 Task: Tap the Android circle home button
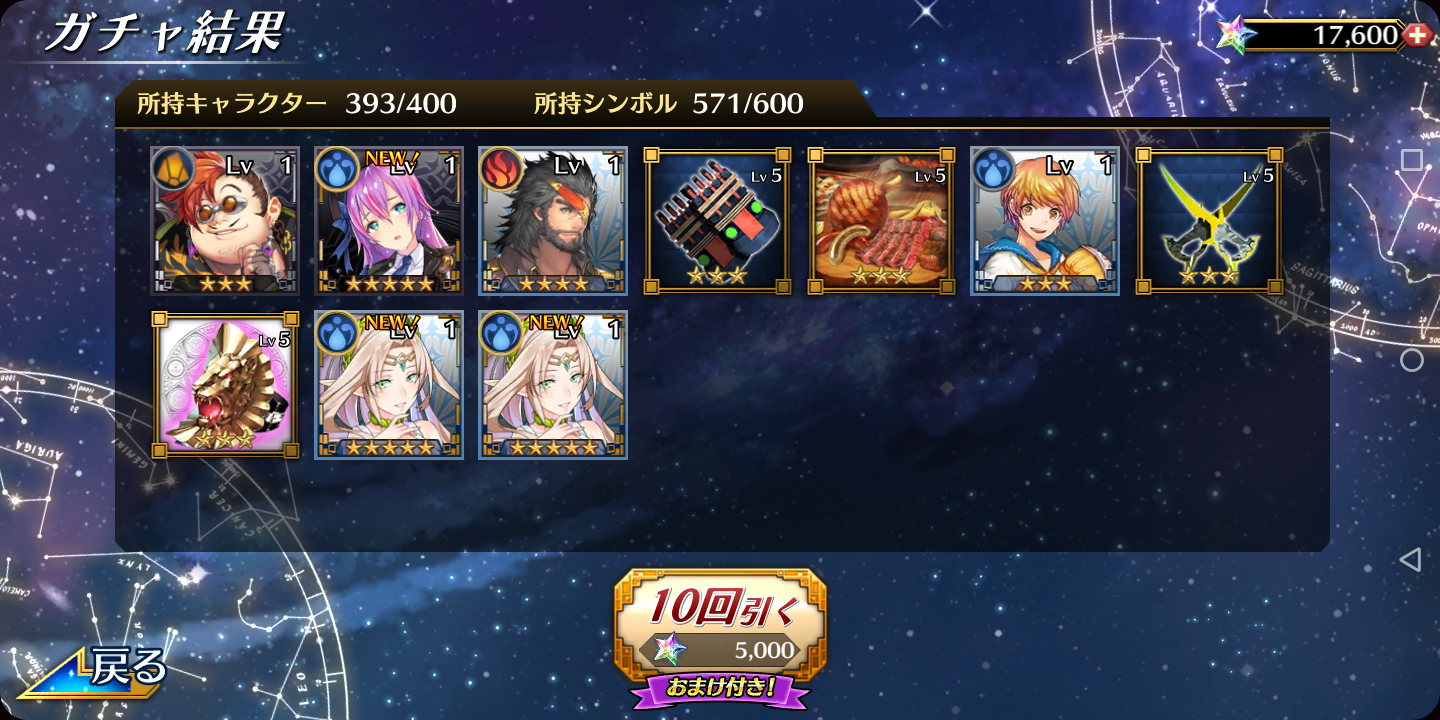pos(1411,360)
